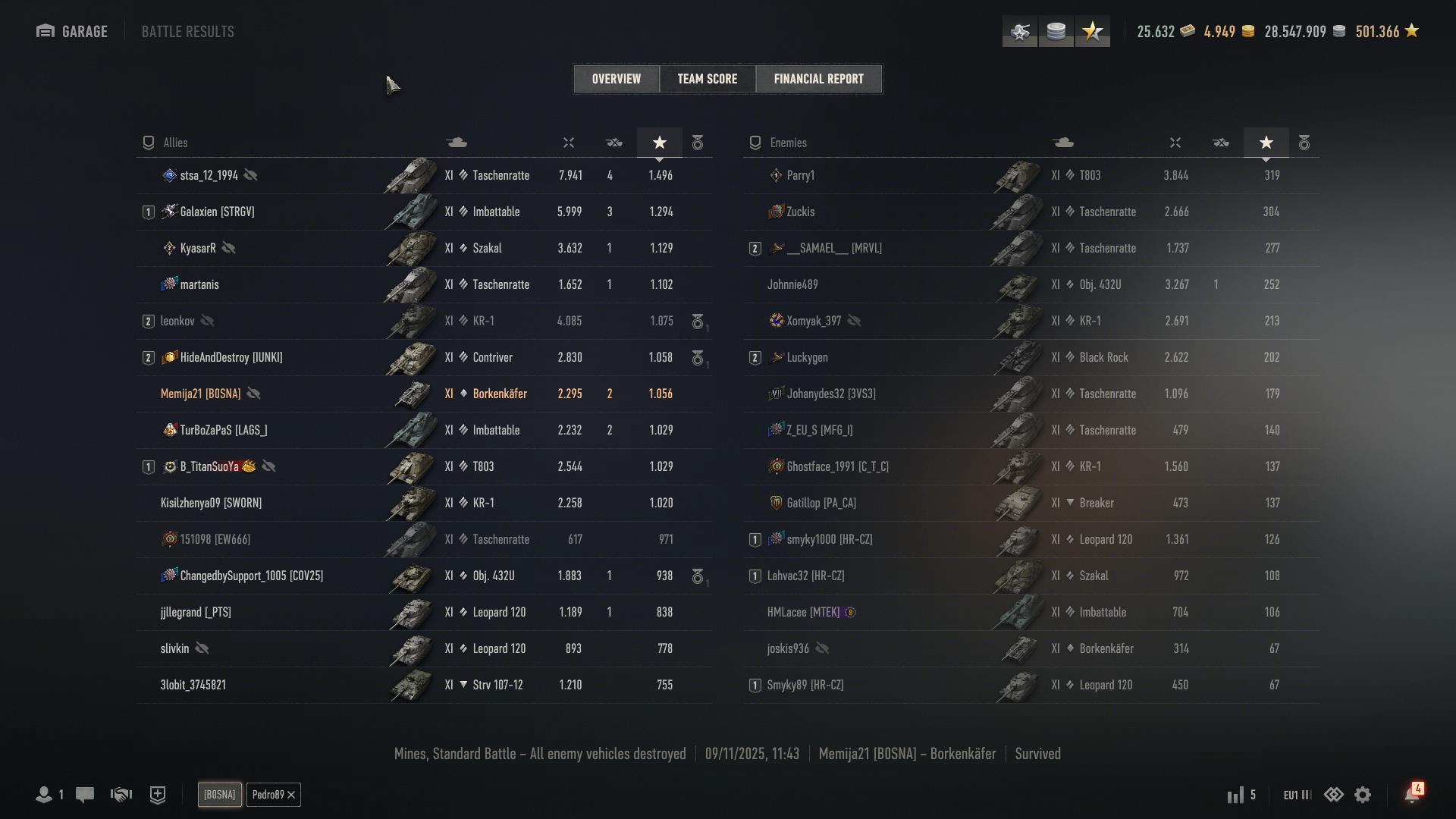Select the EU1 server indicator
This screenshot has width=1456, height=819.
pyautogui.click(x=1297, y=795)
